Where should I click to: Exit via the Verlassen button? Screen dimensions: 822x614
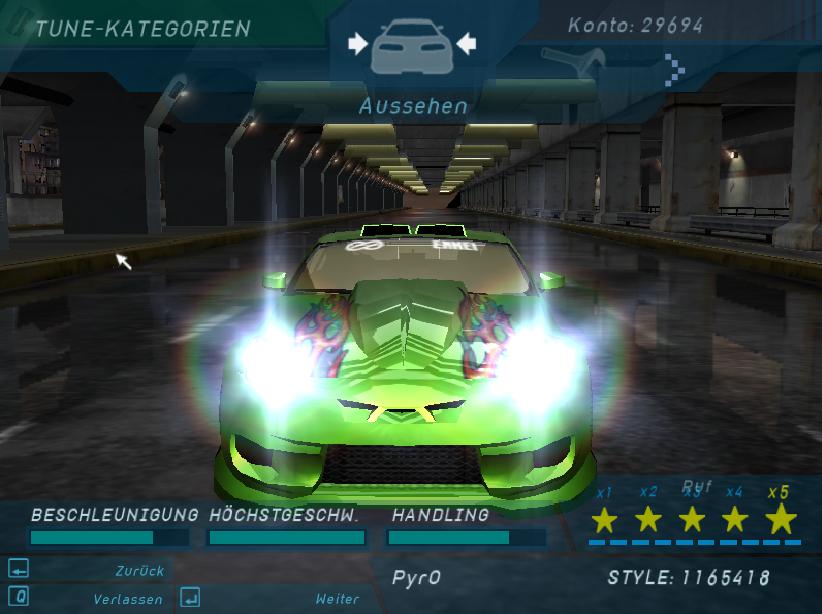point(127,599)
